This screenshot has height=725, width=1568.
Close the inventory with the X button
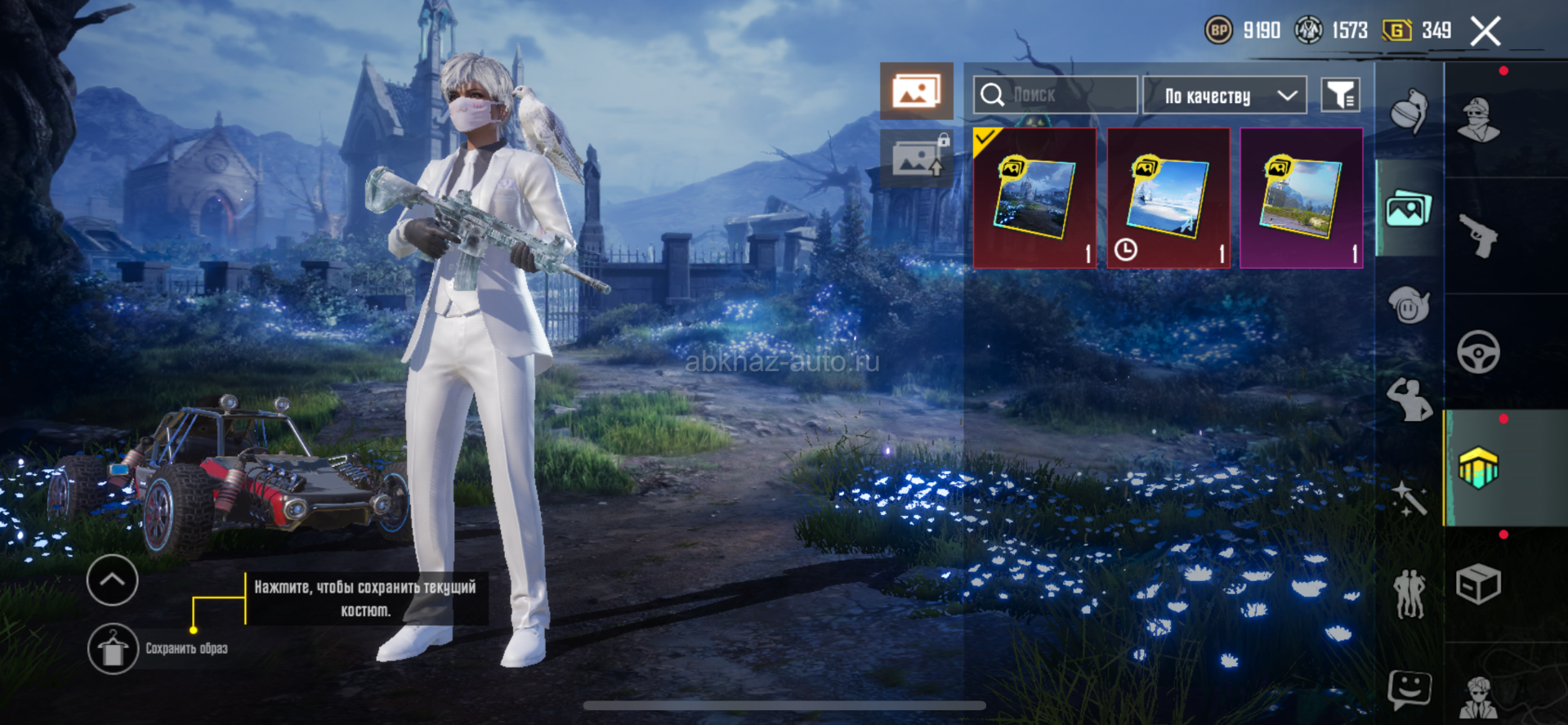click(1485, 32)
